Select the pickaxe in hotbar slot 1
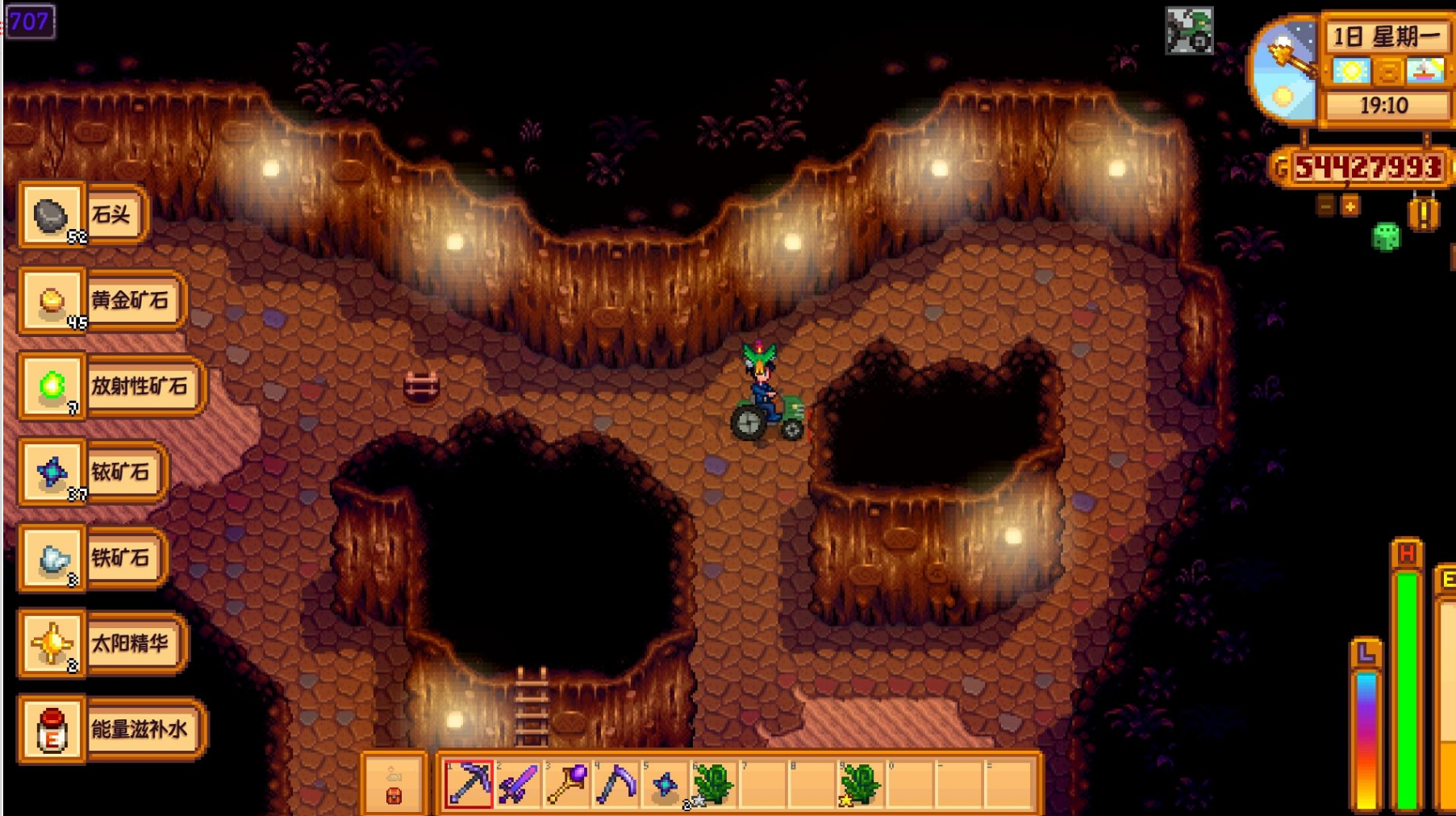Viewport: 1456px width, 816px height. [x=469, y=783]
